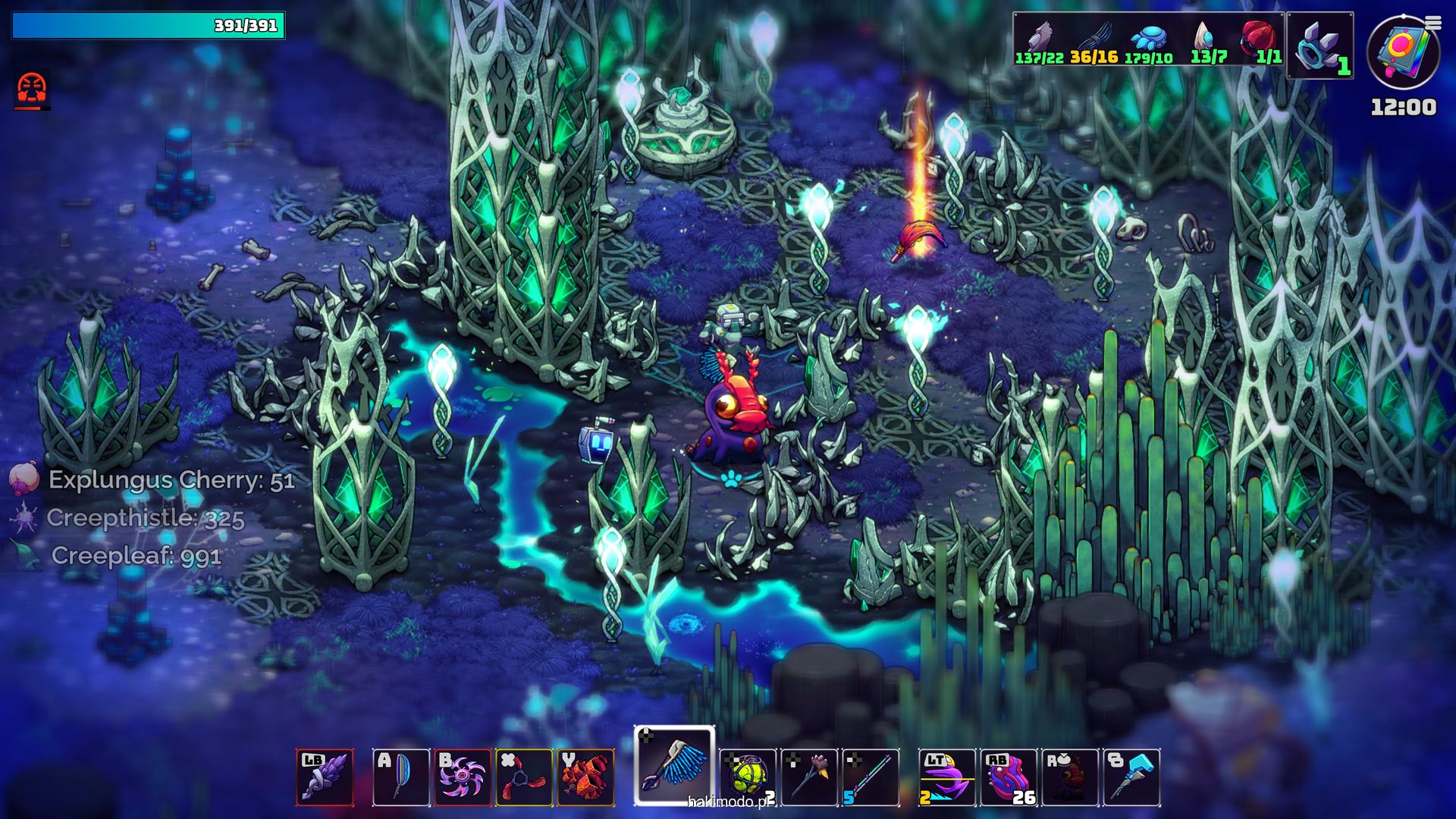This screenshot has height=819, width=1456.
Task: Click the red angry face status icon
Action: (x=32, y=89)
